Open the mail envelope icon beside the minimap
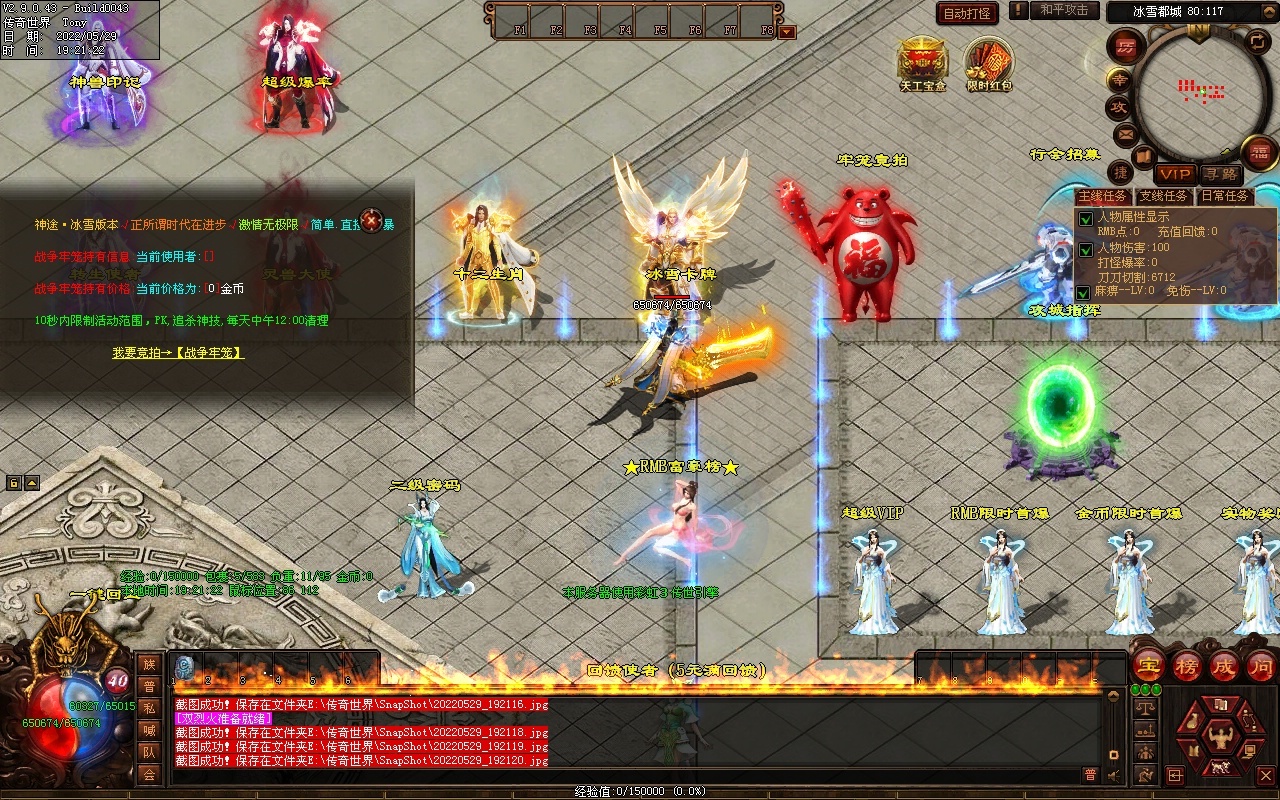 coord(1126,134)
